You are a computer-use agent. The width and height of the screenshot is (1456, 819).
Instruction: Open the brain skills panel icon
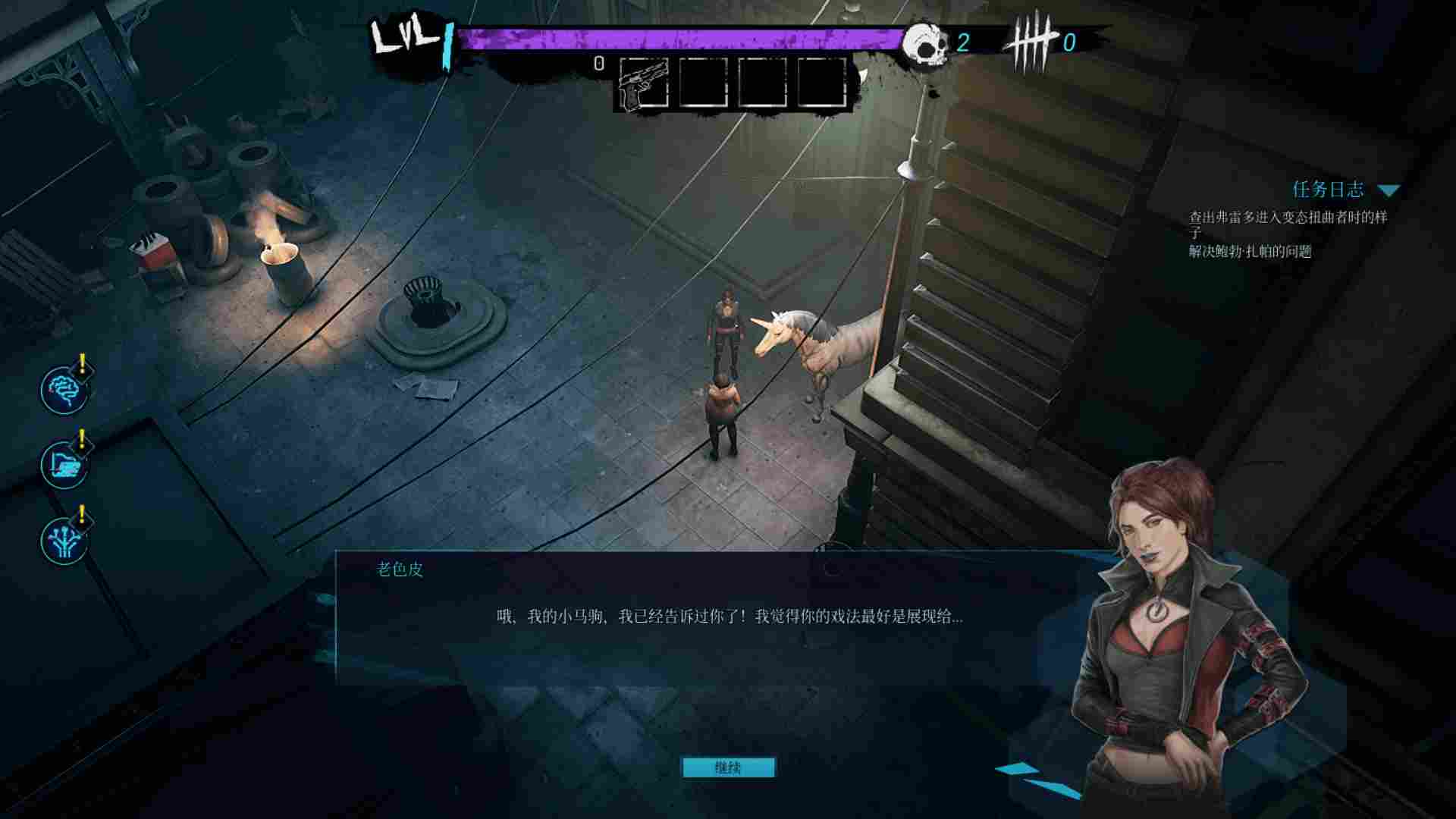pos(64,389)
